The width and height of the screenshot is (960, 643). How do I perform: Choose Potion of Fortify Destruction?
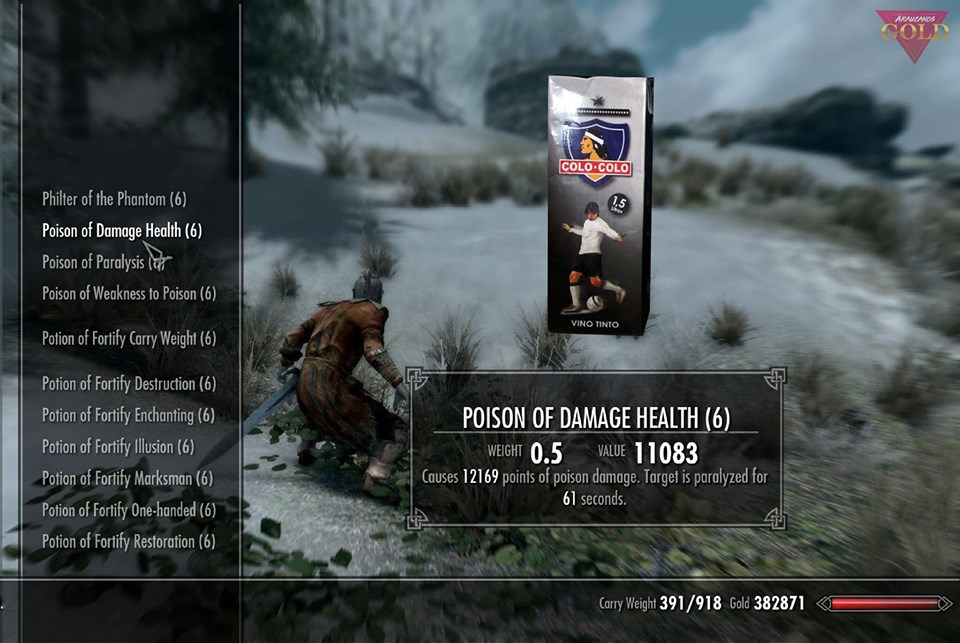(129, 384)
